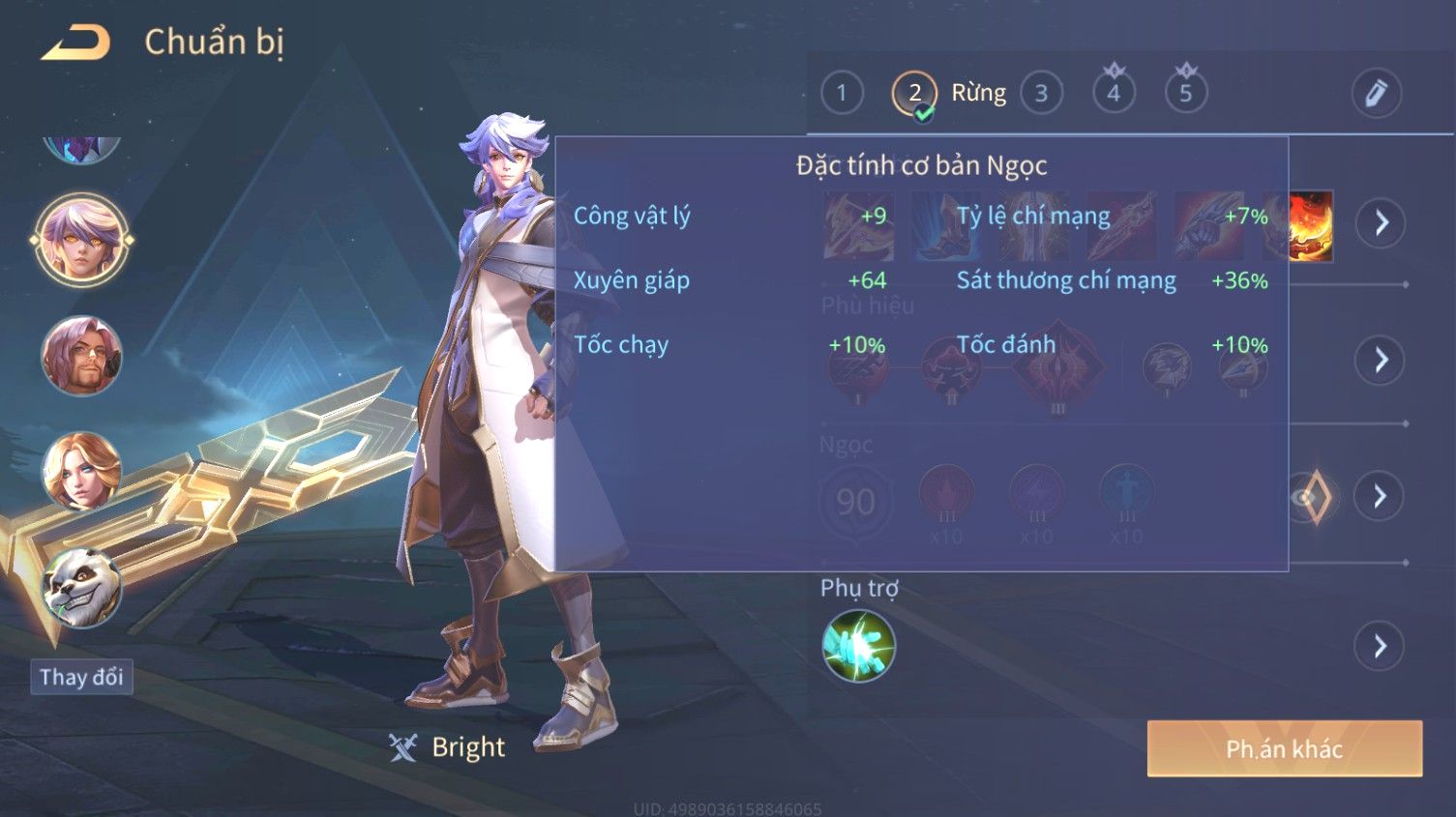Click the Phương án khác button
The width and height of the screenshot is (1456, 817).
[1284, 748]
